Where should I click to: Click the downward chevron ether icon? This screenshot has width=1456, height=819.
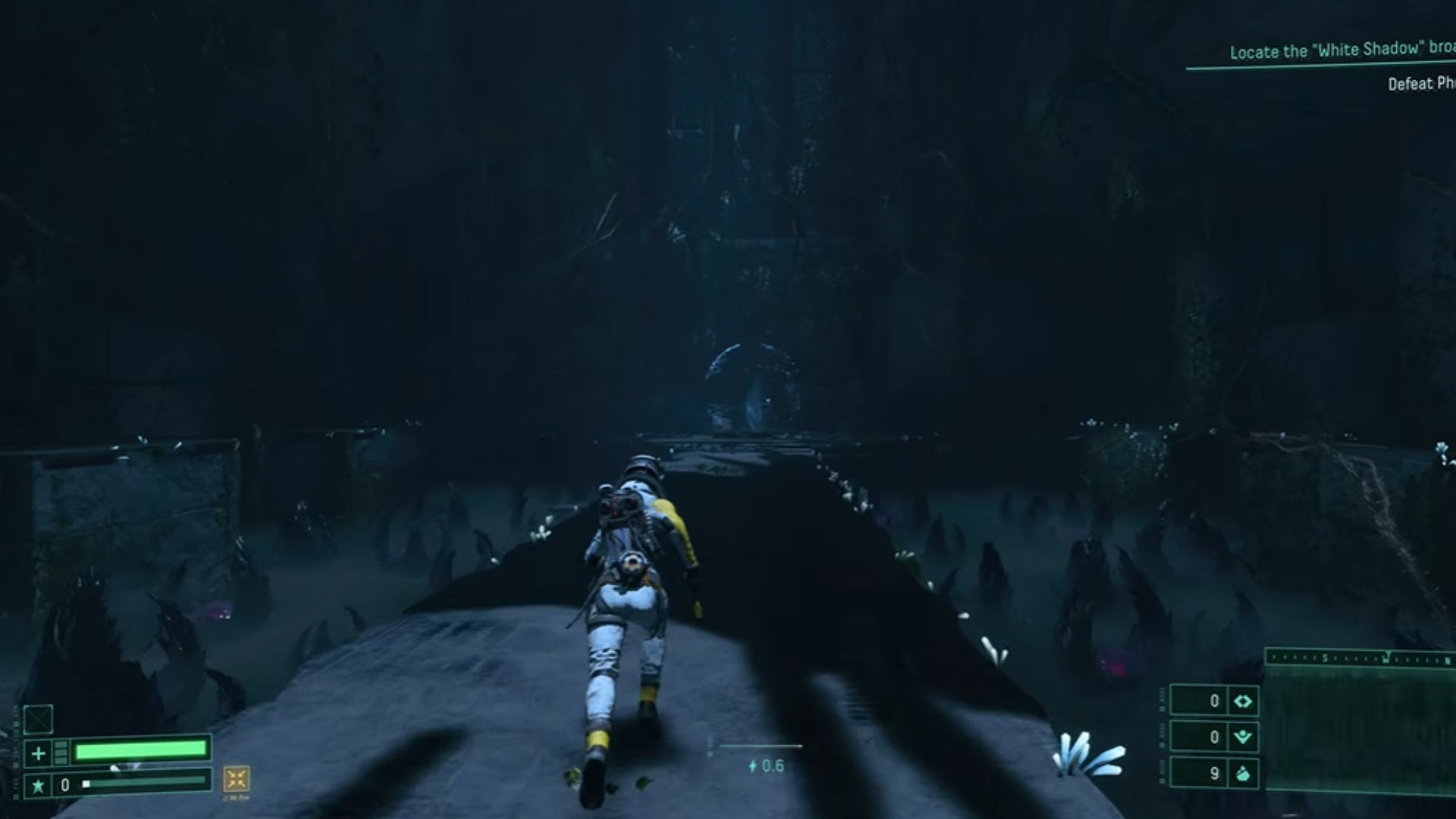pos(1243,737)
